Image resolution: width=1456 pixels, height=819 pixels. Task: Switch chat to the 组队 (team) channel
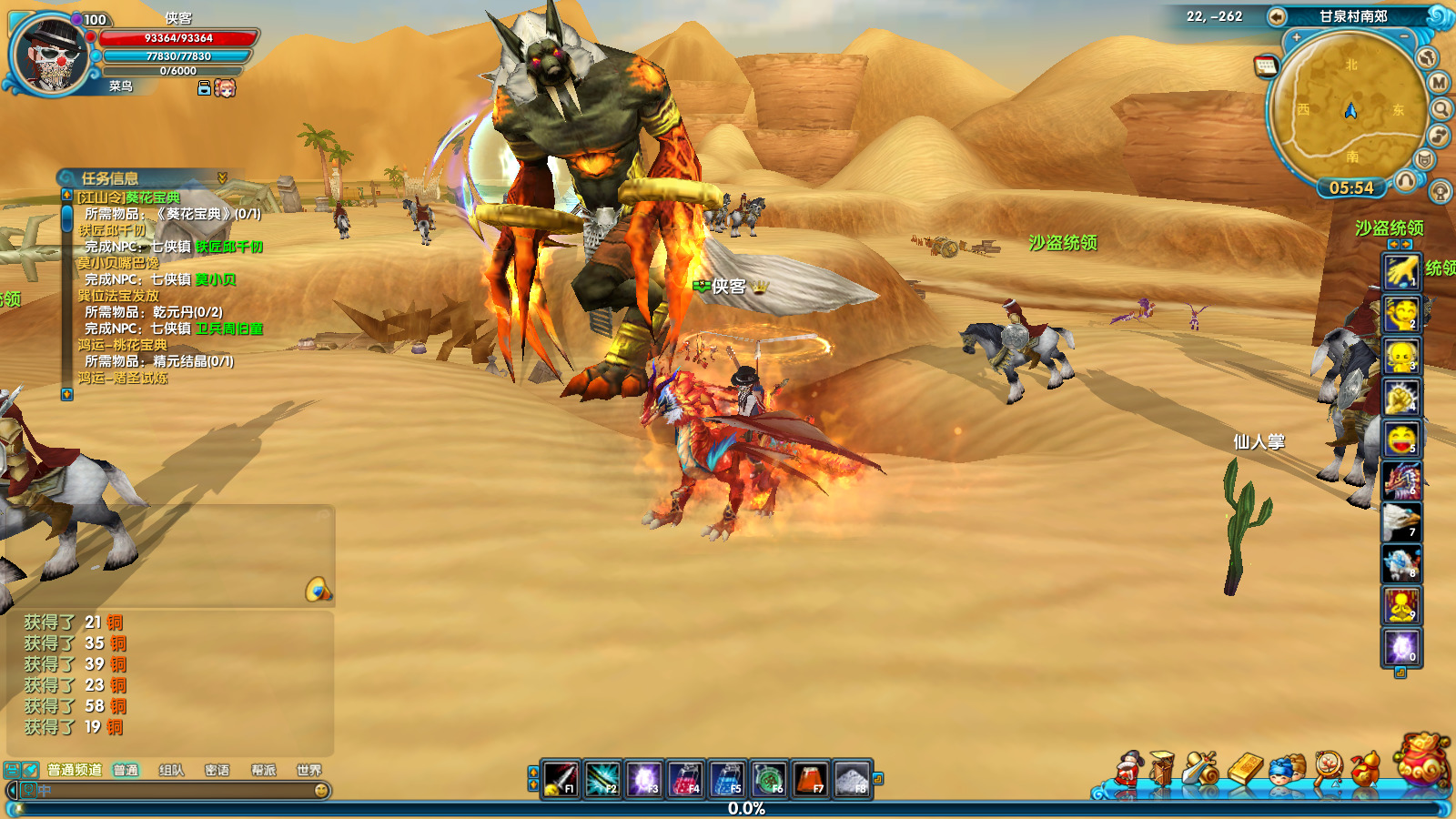point(171,770)
